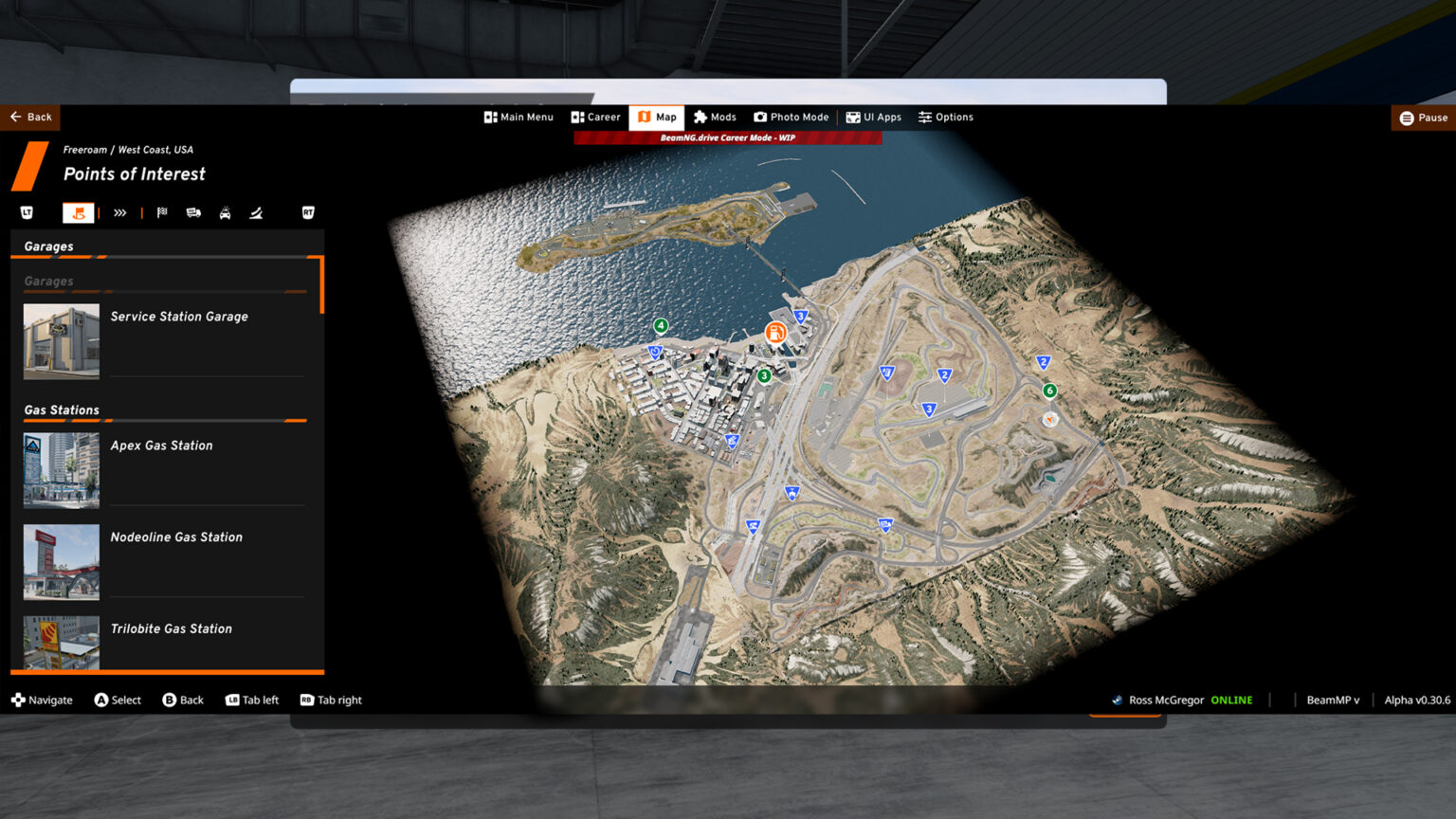The height and width of the screenshot is (819, 1456).
Task: Click the drift ramp filter icon
Action: click(256, 212)
